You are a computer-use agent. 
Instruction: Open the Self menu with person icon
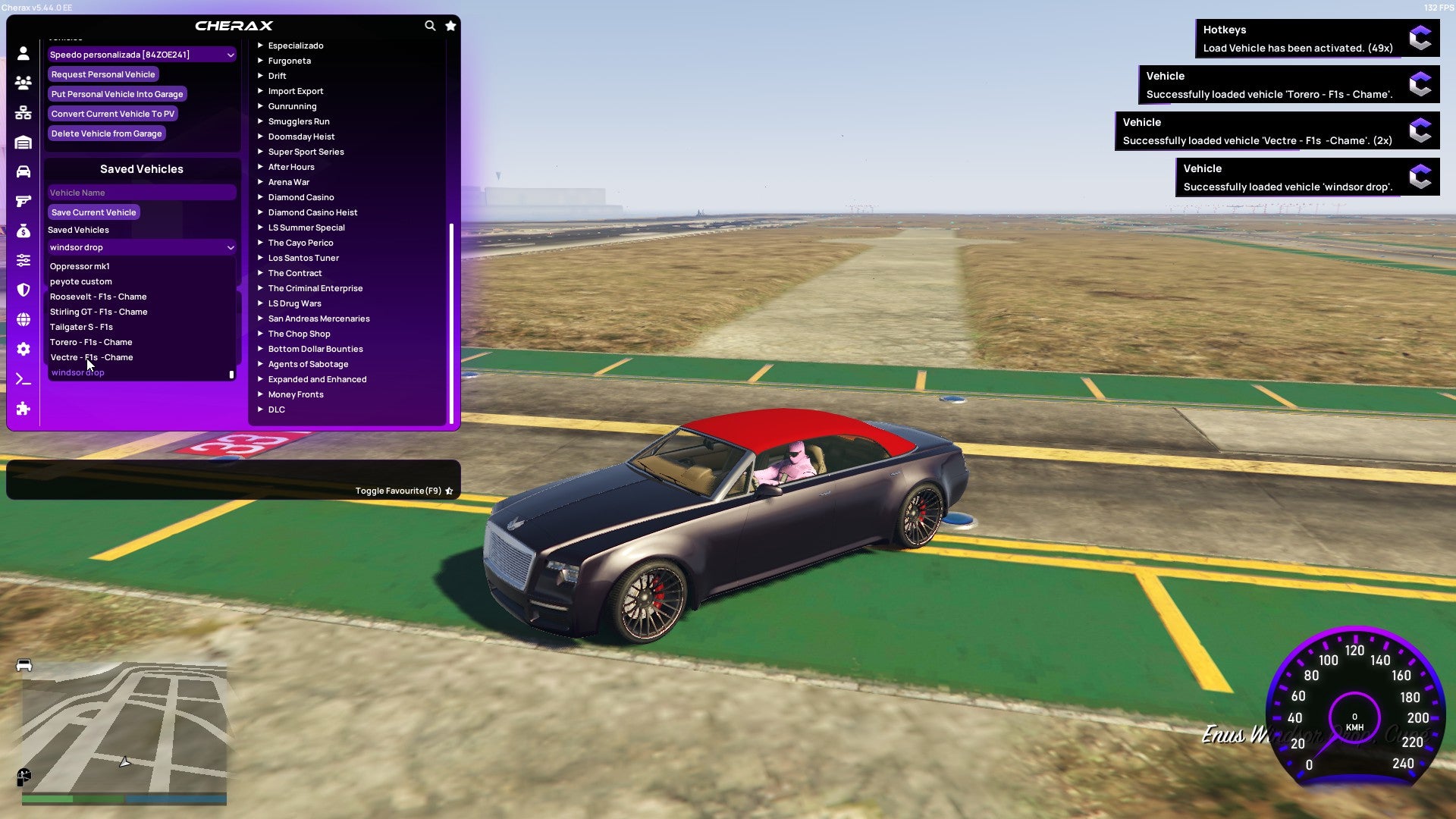coord(23,53)
